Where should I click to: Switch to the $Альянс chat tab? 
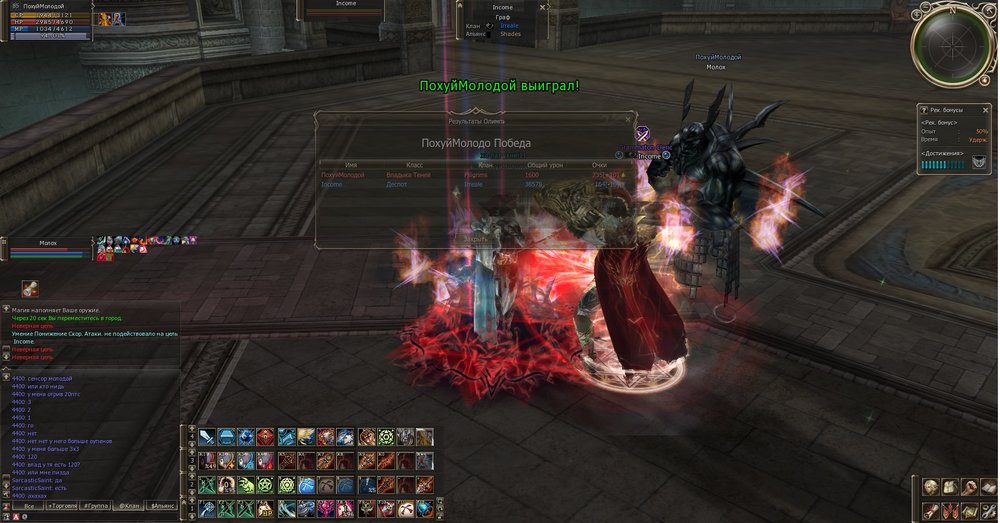pos(162,507)
